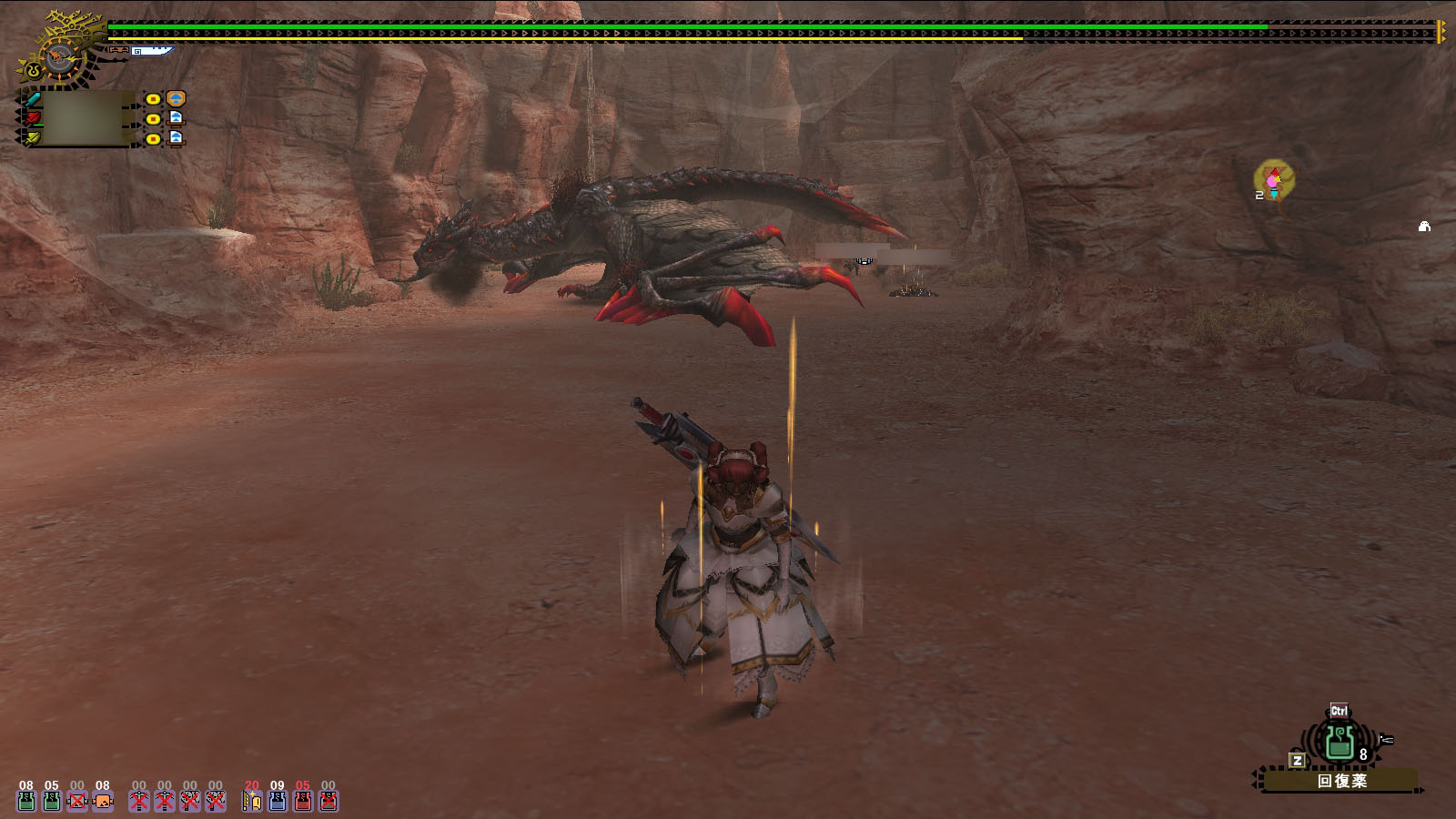Select the crossed-out meat item slot
This screenshot has width=1456, height=819.
[x=77, y=801]
